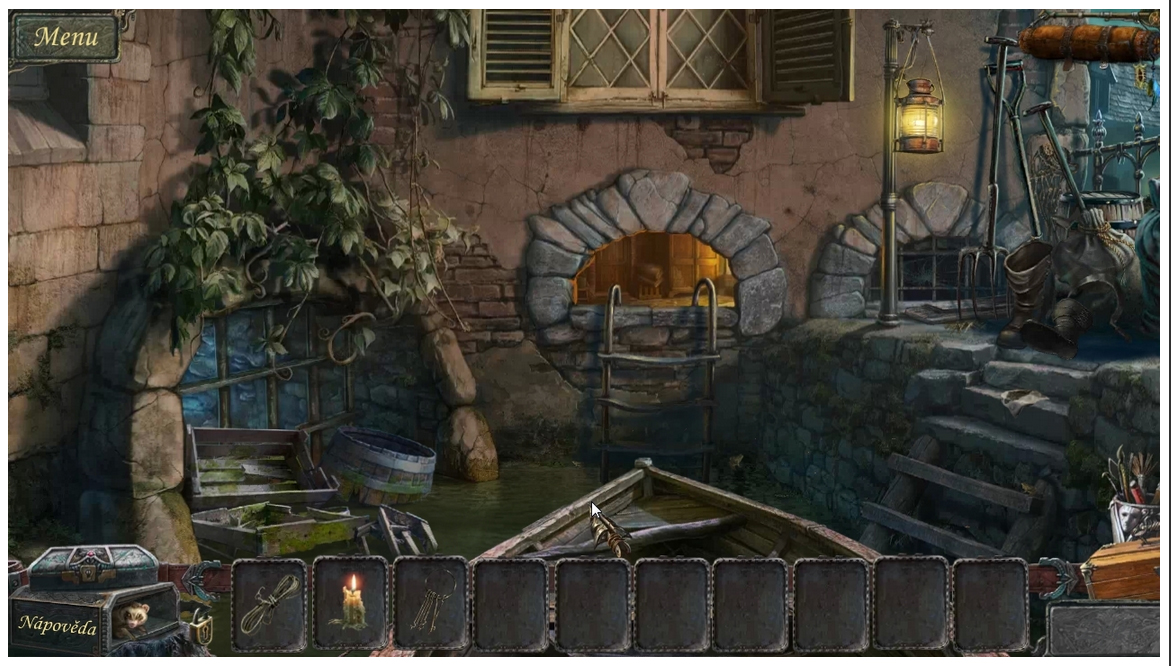The height and width of the screenshot is (666, 1171).
Task: Toggle the inventory padlock icon
Action: point(200,627)
